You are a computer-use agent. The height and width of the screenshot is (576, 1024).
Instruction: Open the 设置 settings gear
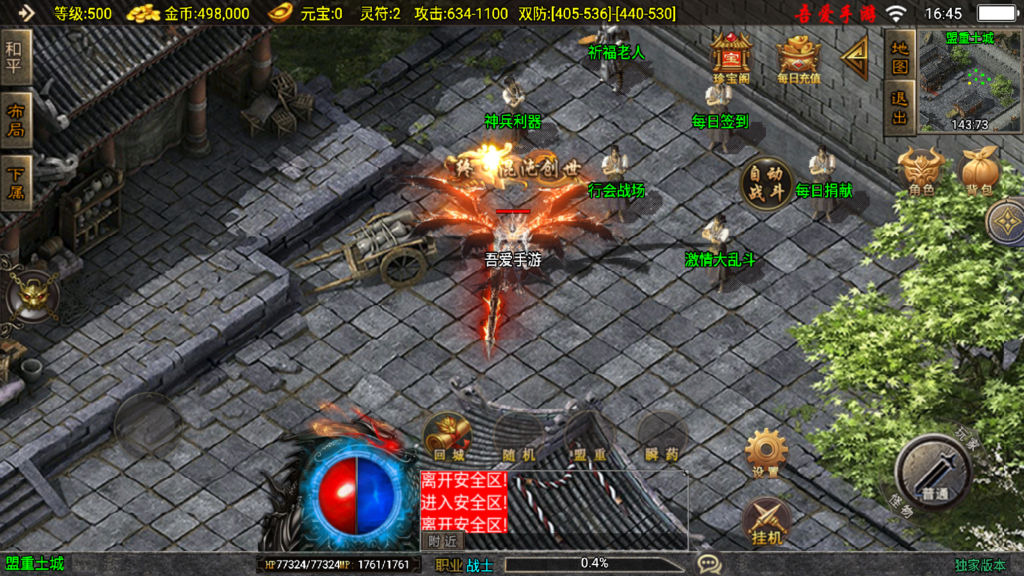pos(766,452)
